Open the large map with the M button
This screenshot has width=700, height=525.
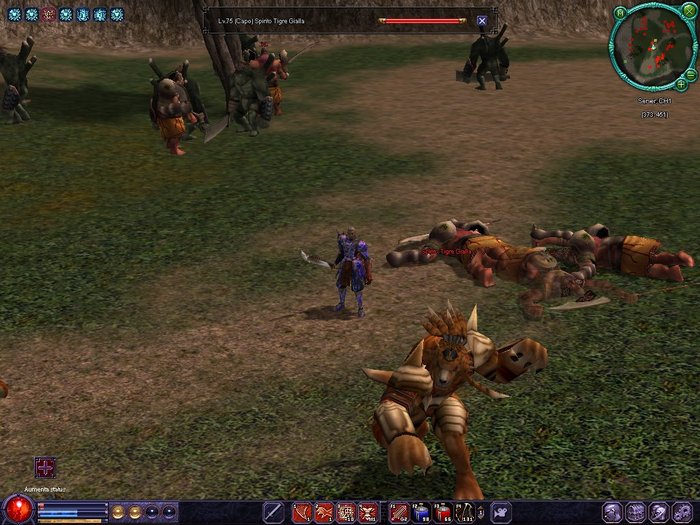[x=620, y=13]
